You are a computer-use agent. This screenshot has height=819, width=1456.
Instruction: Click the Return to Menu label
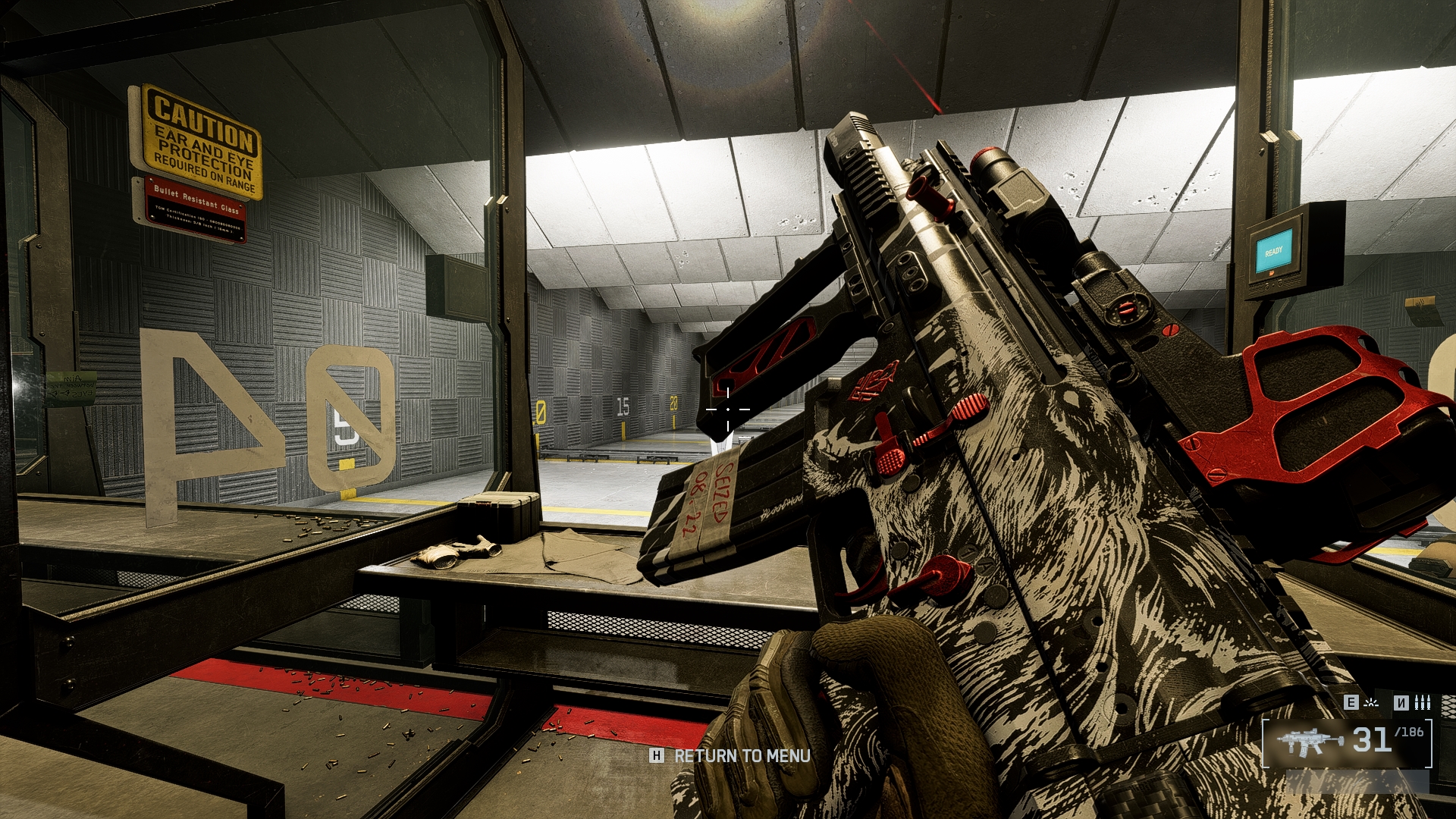point(742,756)
